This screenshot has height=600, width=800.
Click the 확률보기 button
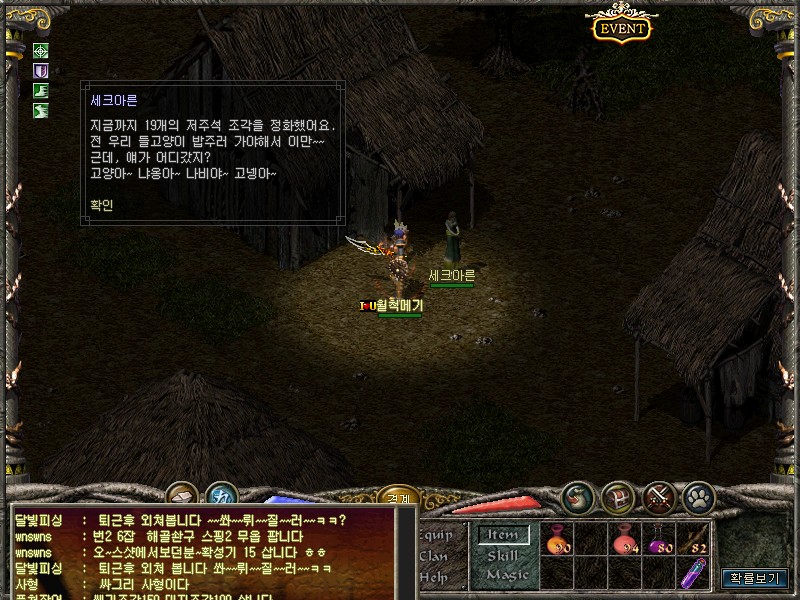pyautogui.click(x=756, y=578)
